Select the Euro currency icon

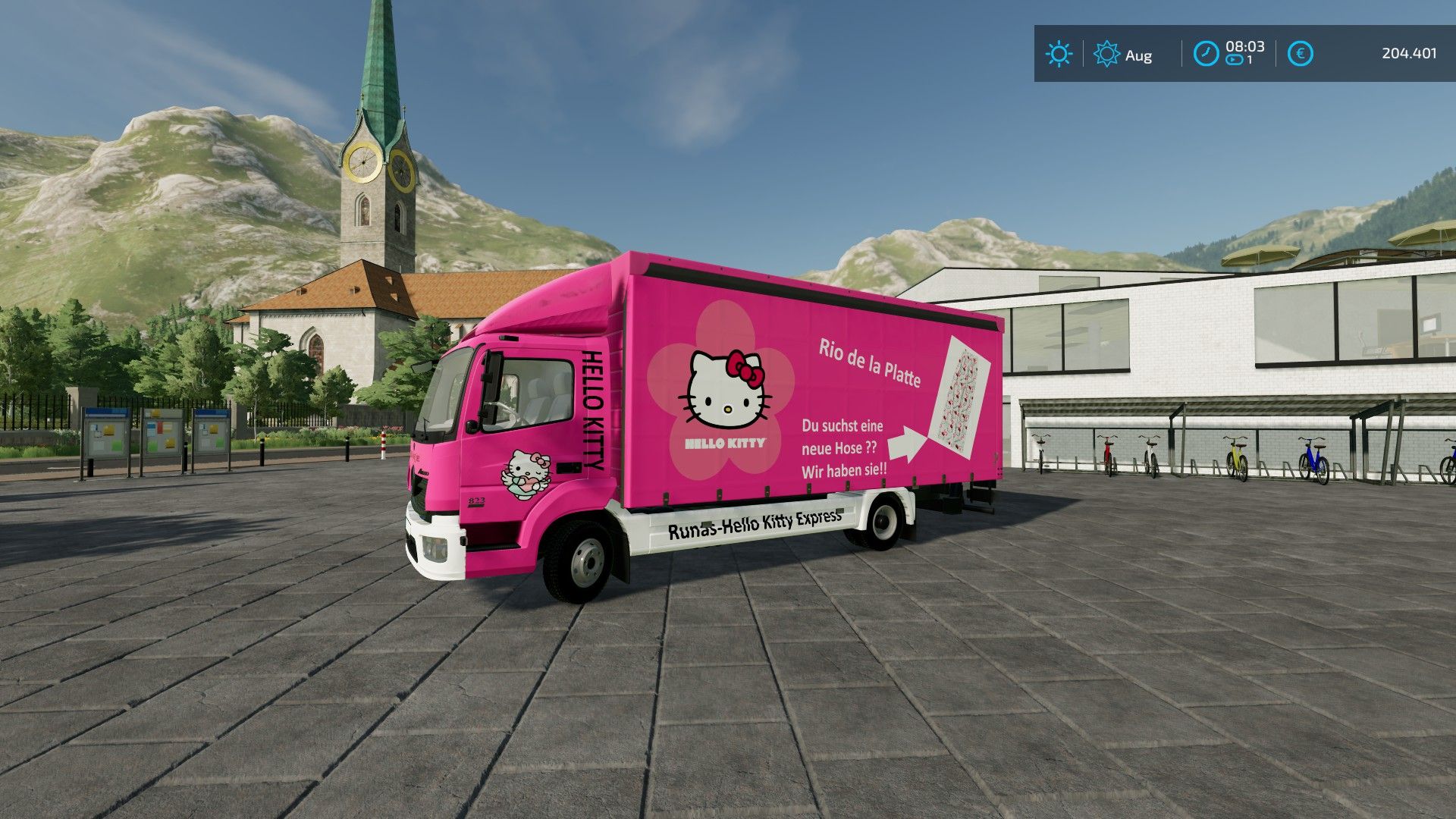[x=1300, y=53]
